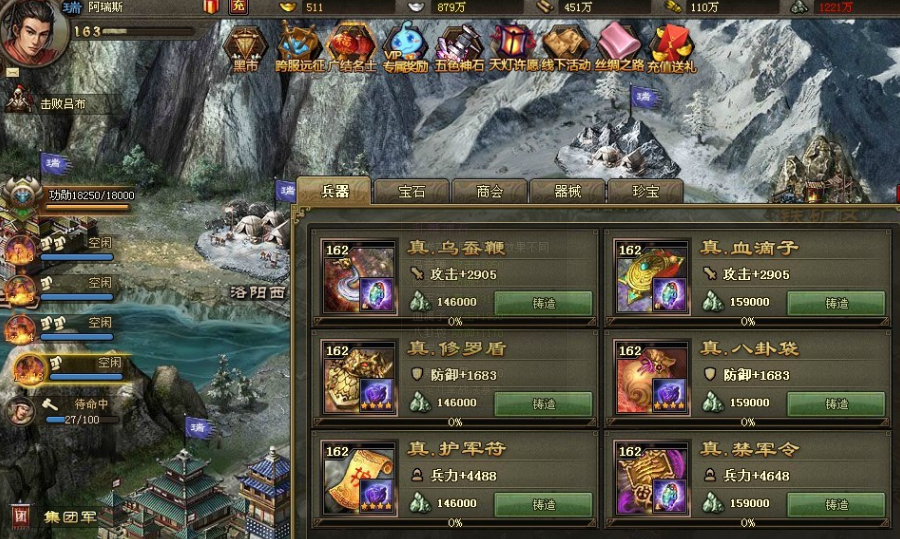Forge the 真.禁军令 token
The width and height of the screenshot is (900, 539).
click(x=836, y=505)
